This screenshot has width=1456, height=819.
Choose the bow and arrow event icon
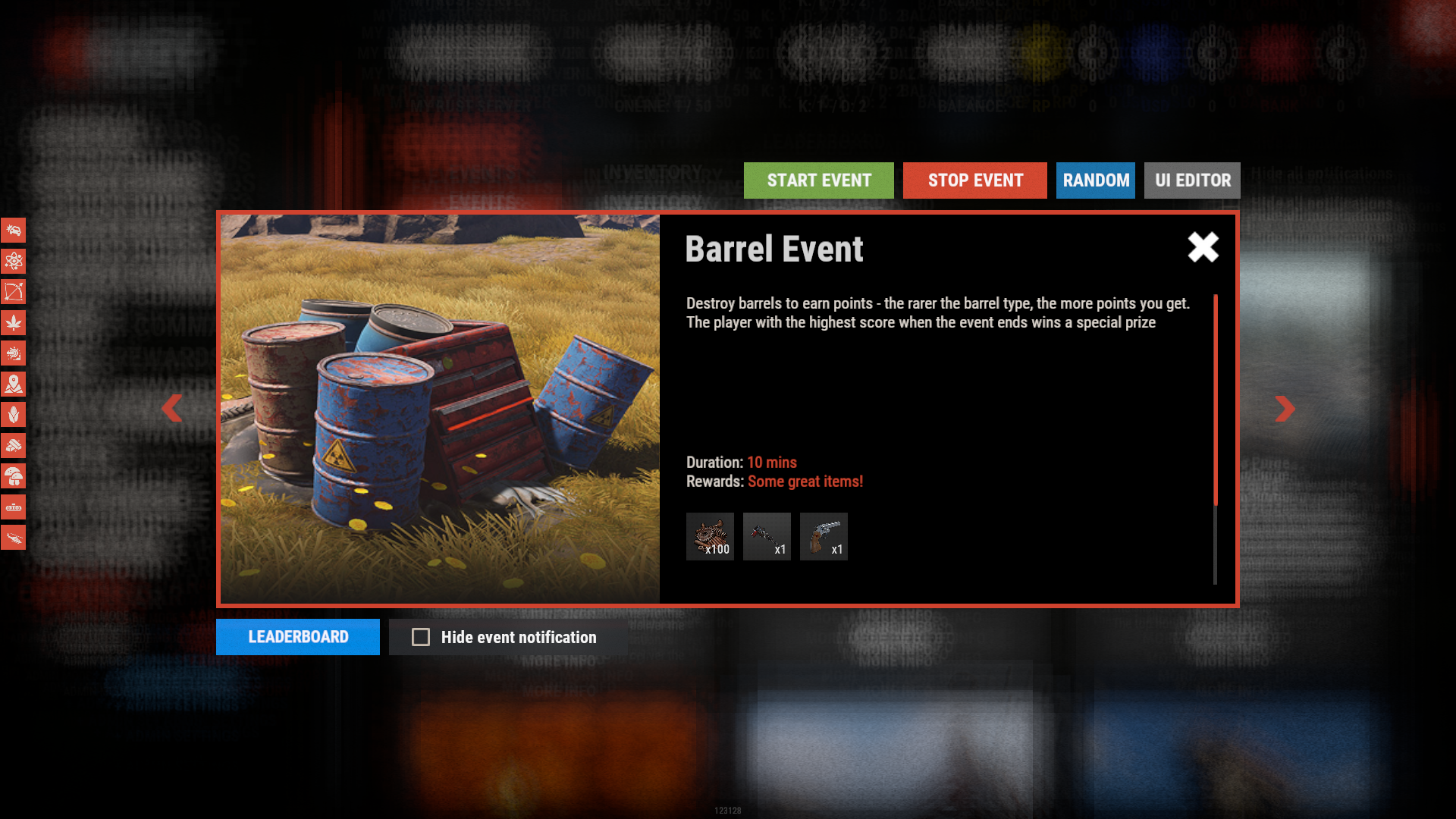[14, 292]
